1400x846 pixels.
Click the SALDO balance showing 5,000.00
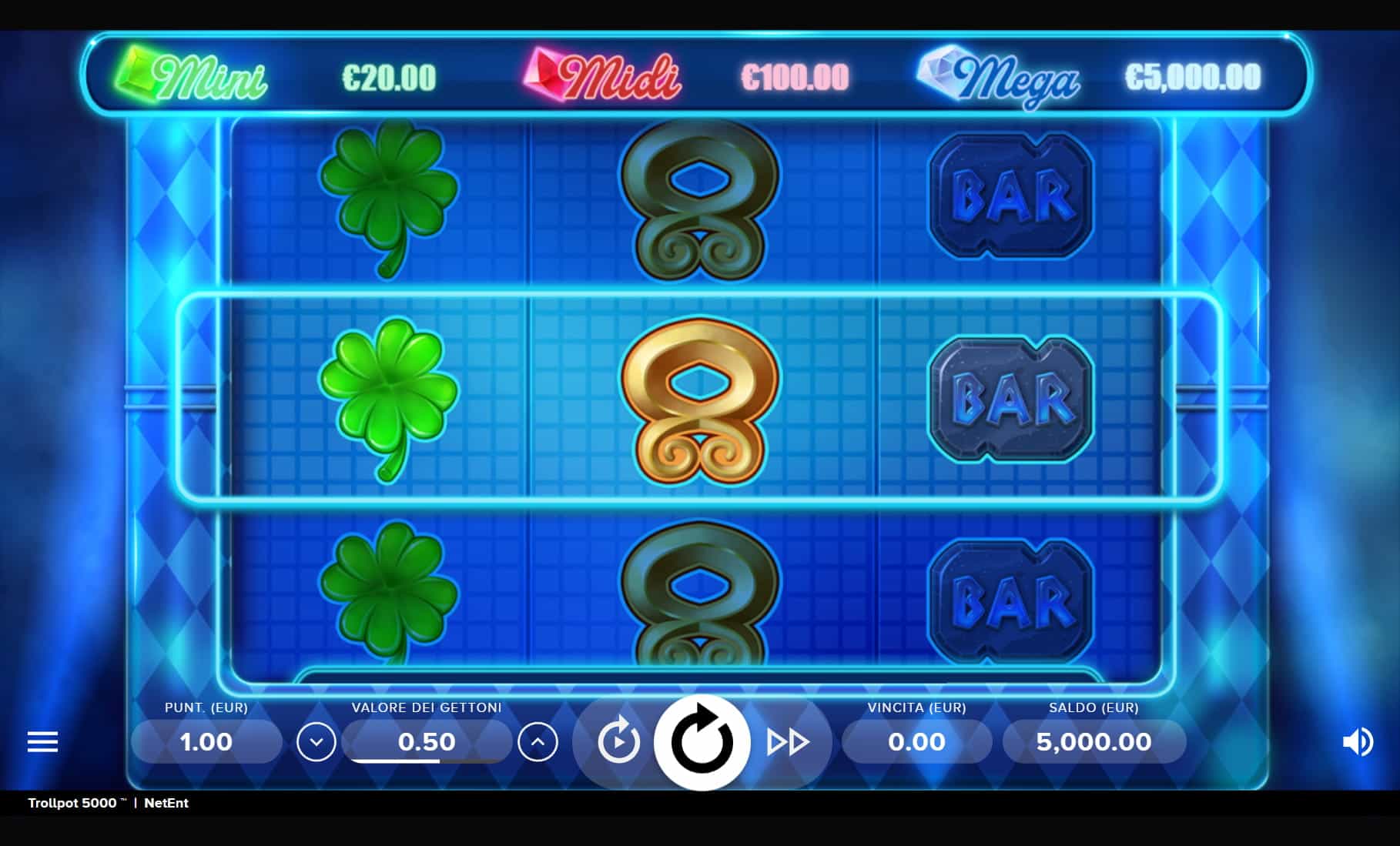(x=1094, y=741)
